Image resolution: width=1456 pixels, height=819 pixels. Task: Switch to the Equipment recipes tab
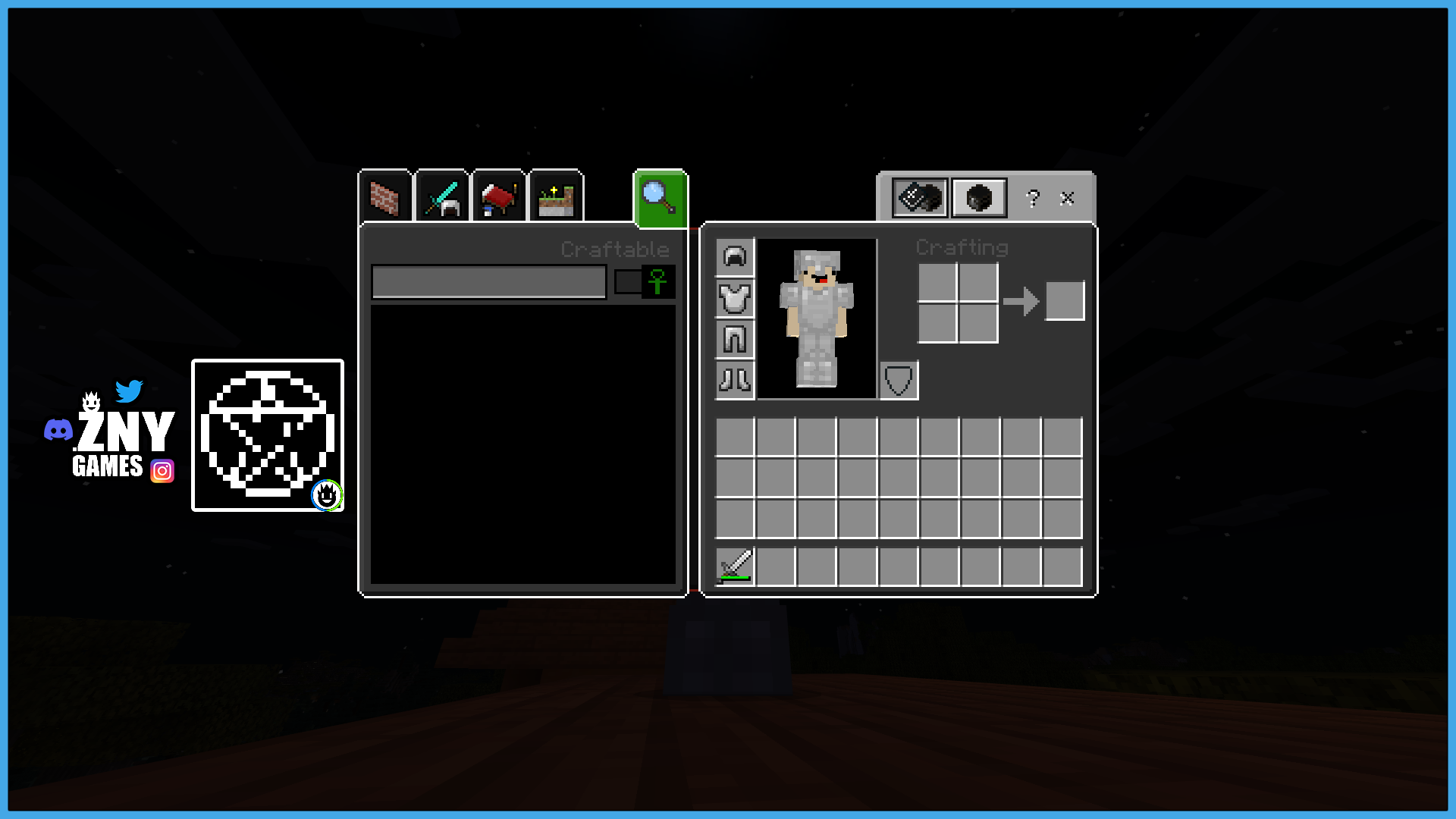[442, 198]
